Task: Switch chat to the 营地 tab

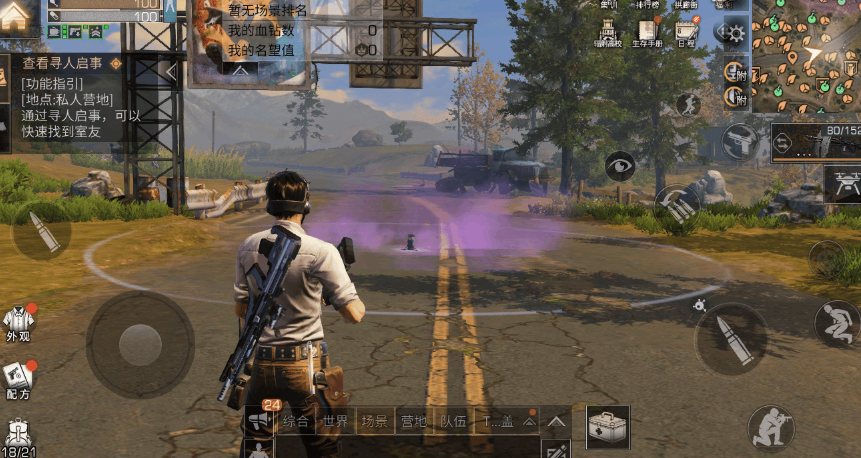Action: [x=413, y=422]
